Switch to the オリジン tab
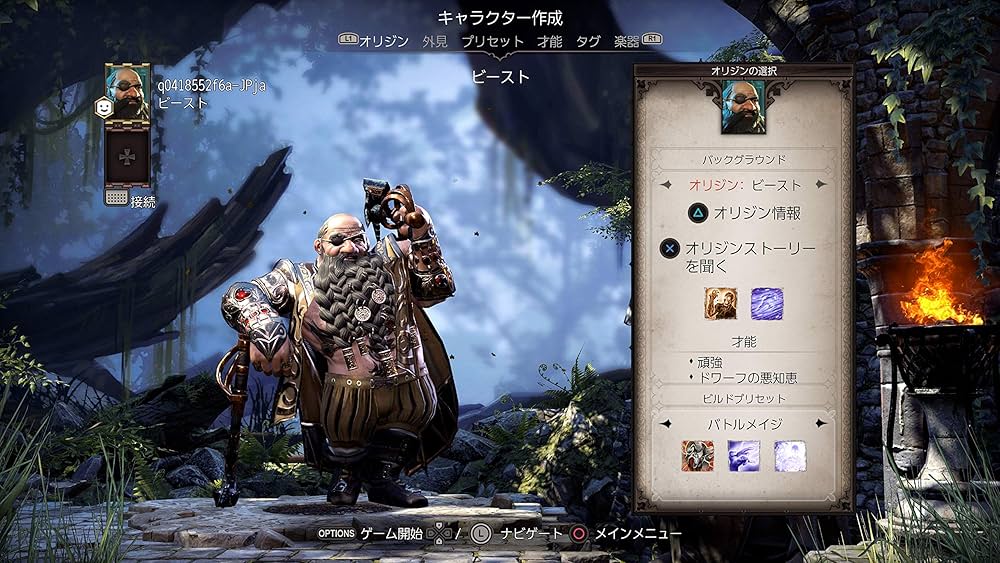This screenshot has width=1000, height=563. (x=384, y=41)
